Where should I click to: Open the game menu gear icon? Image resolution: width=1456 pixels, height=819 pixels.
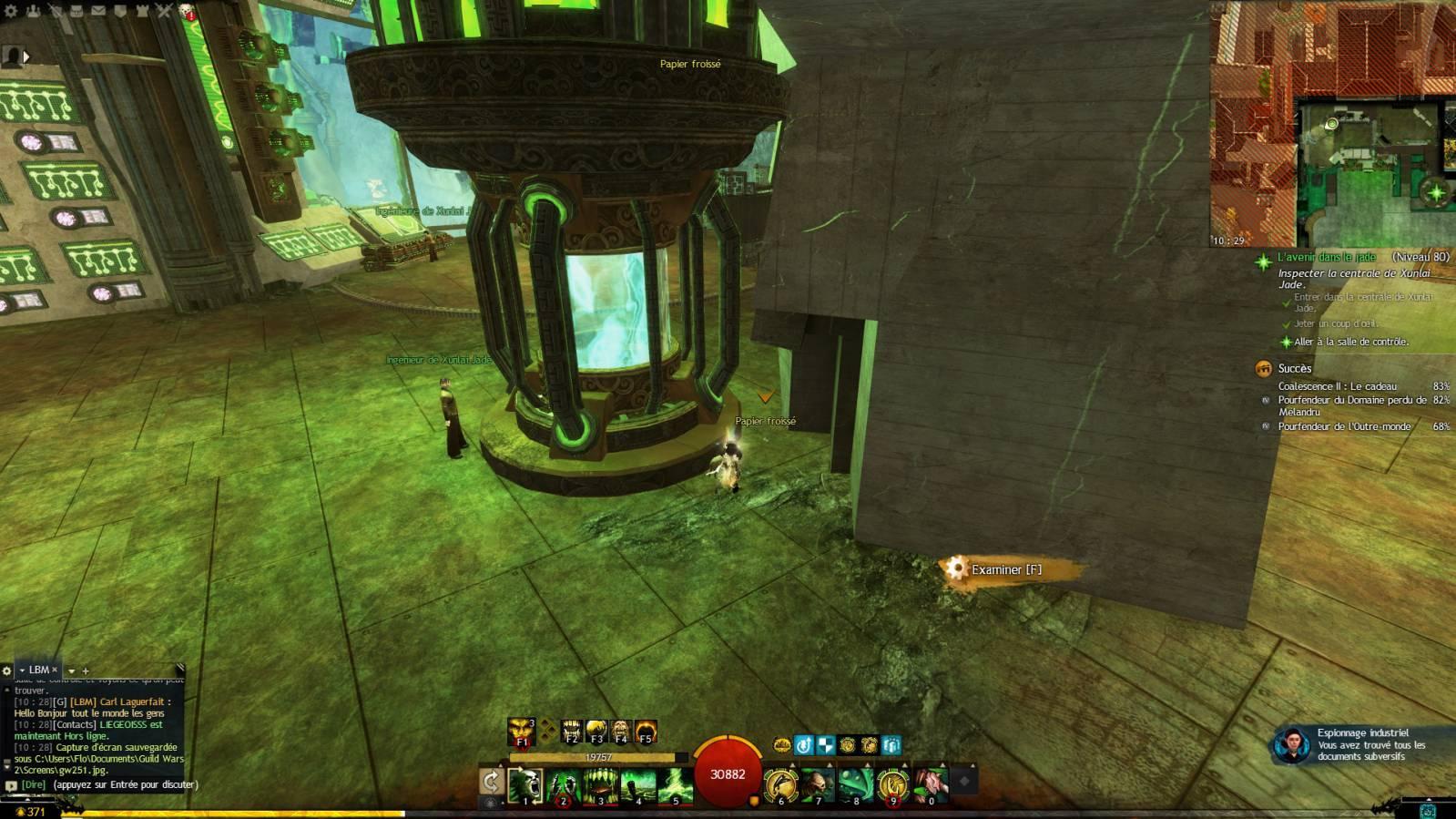[12, 11]
